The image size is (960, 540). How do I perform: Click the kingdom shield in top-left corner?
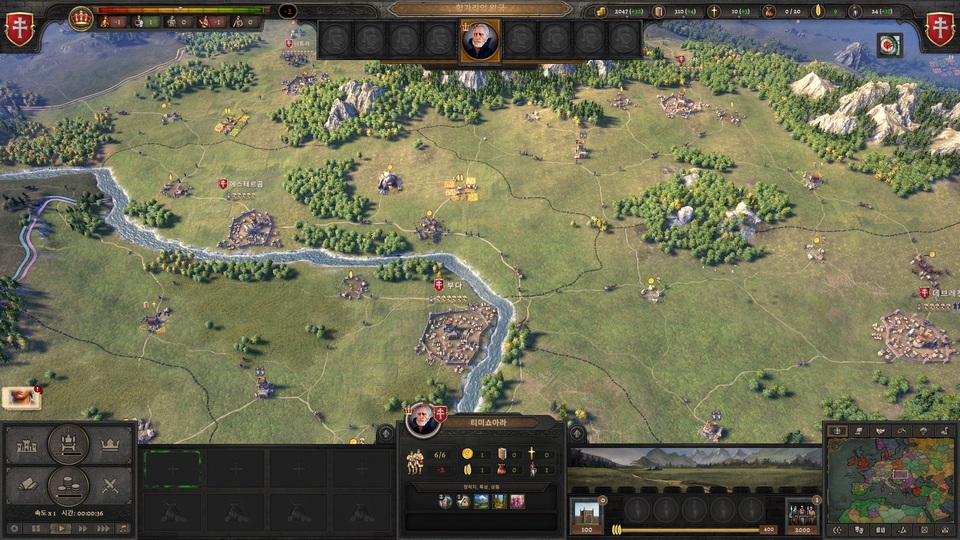coord(20,30)
